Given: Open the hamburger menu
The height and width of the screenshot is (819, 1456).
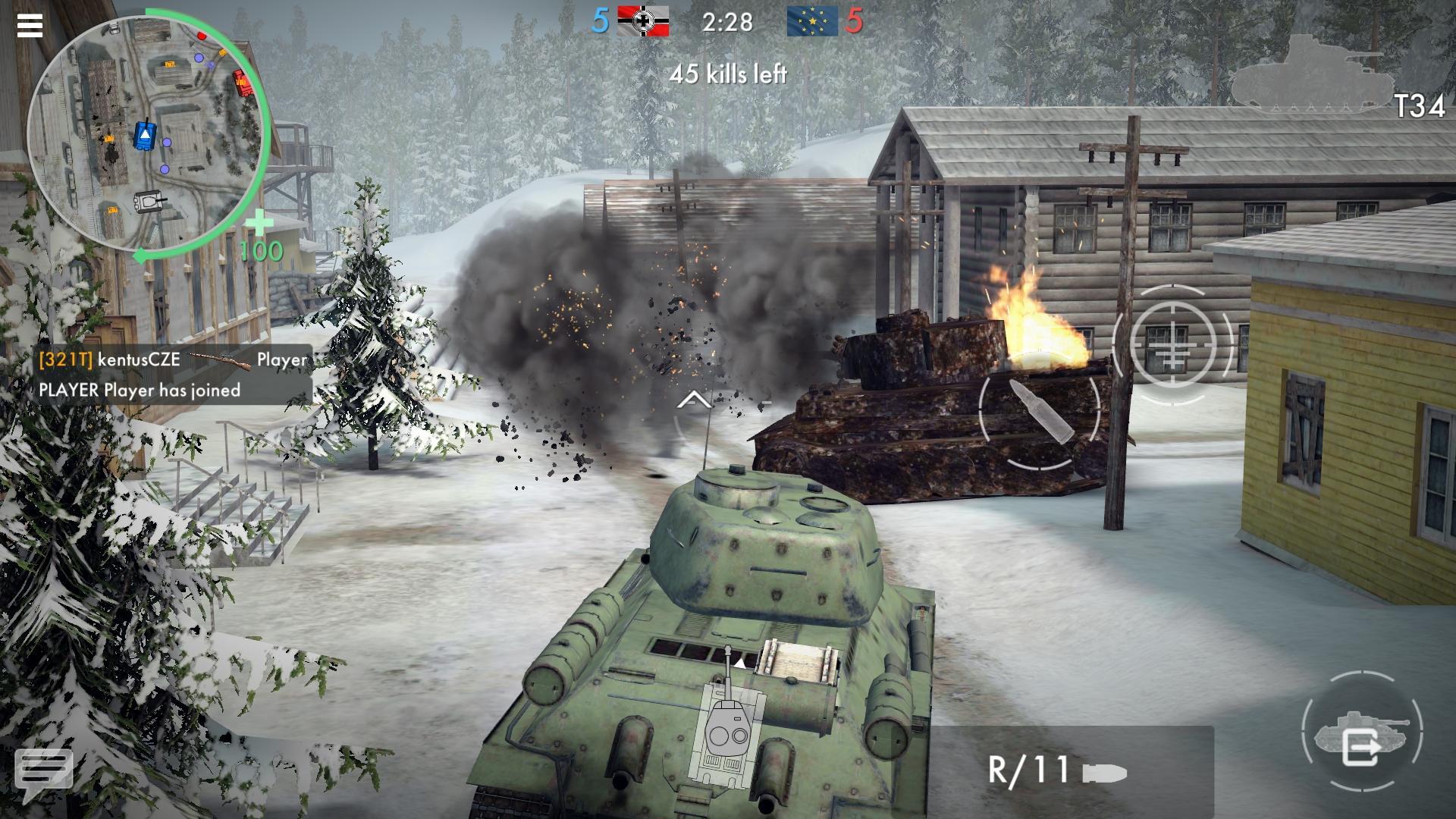Looking at the screenshot, I should (30, 27).
